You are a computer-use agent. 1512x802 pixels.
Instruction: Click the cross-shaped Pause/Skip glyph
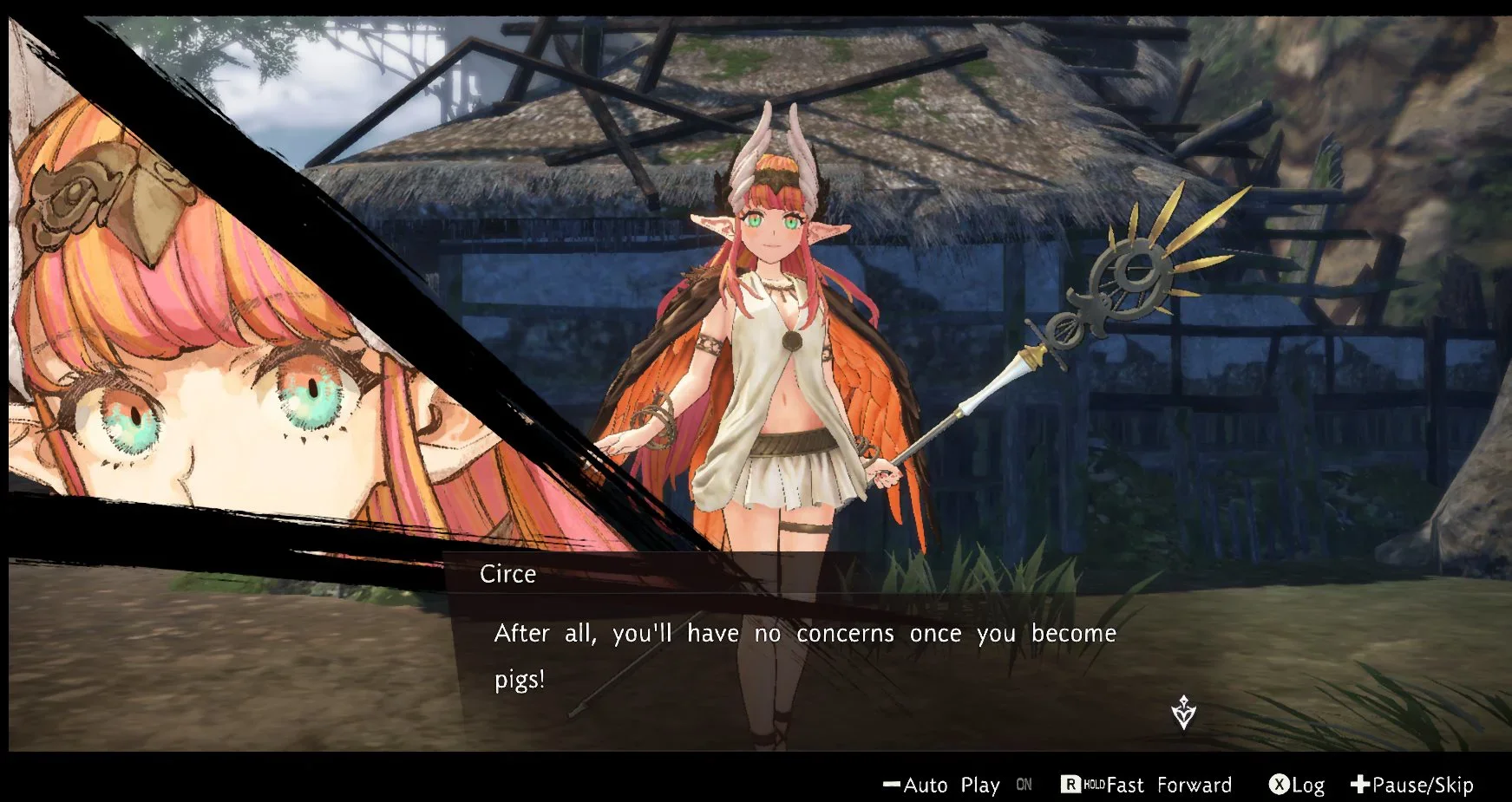point(1361,786)
